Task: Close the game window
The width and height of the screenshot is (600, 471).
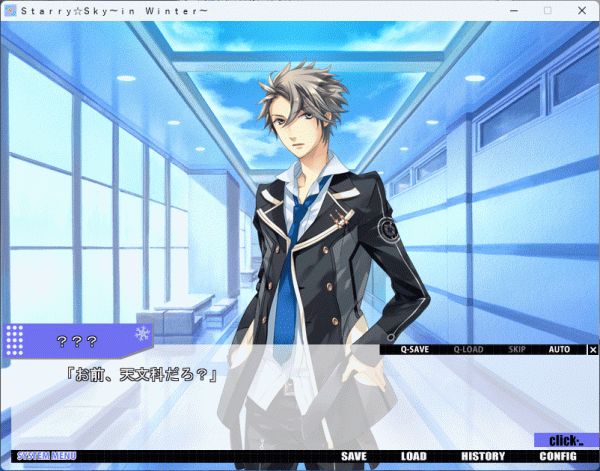Action: pyautogui.click(x=582, y=10)
